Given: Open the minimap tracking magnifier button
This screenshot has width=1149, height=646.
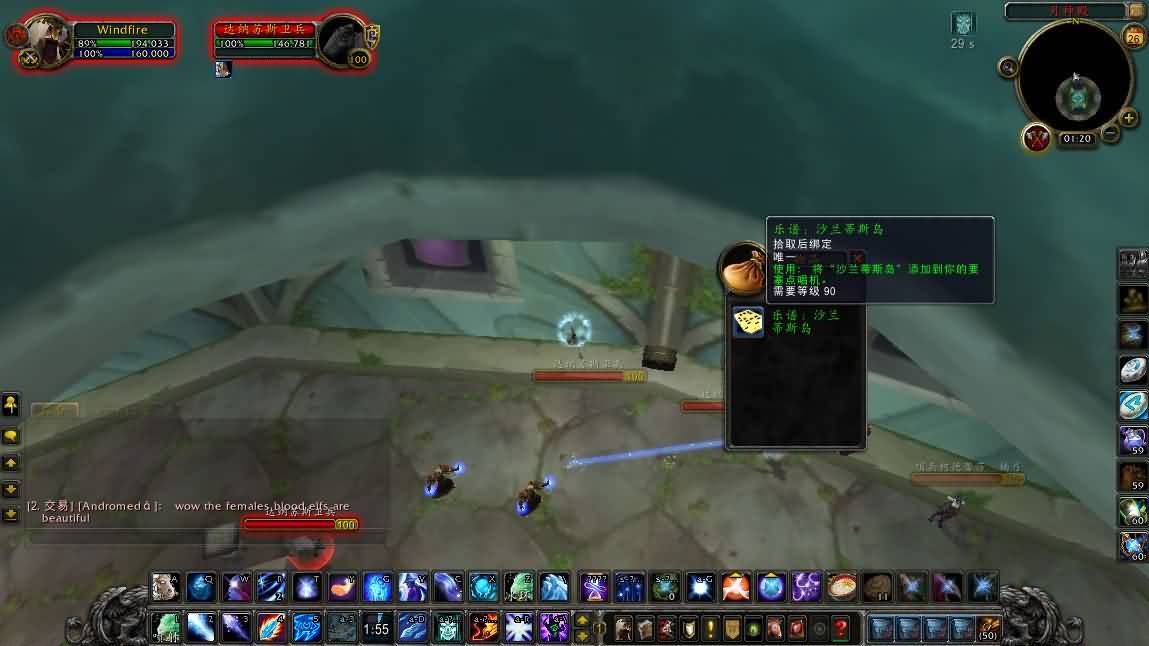Looking at the screenshot, I should [1009, 67].
